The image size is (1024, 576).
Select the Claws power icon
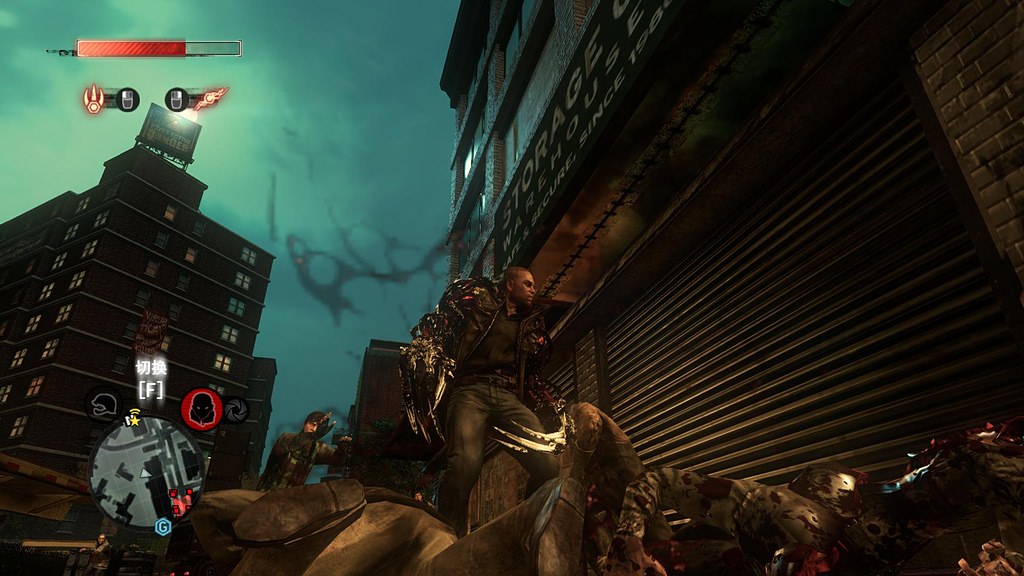[94, 98]
